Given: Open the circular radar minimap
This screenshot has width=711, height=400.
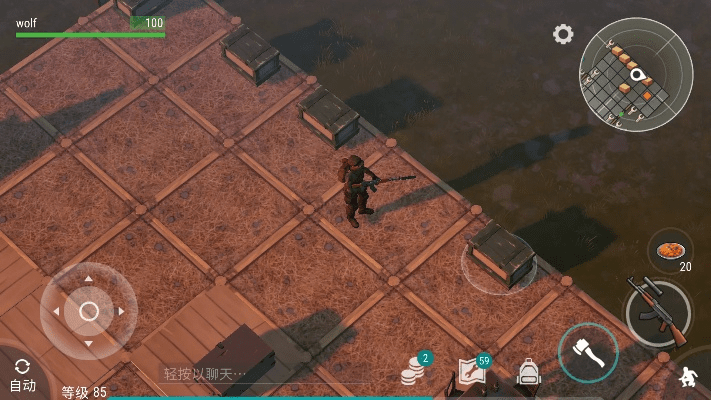Looking at the screenshot, I should (x=635, y=74).
